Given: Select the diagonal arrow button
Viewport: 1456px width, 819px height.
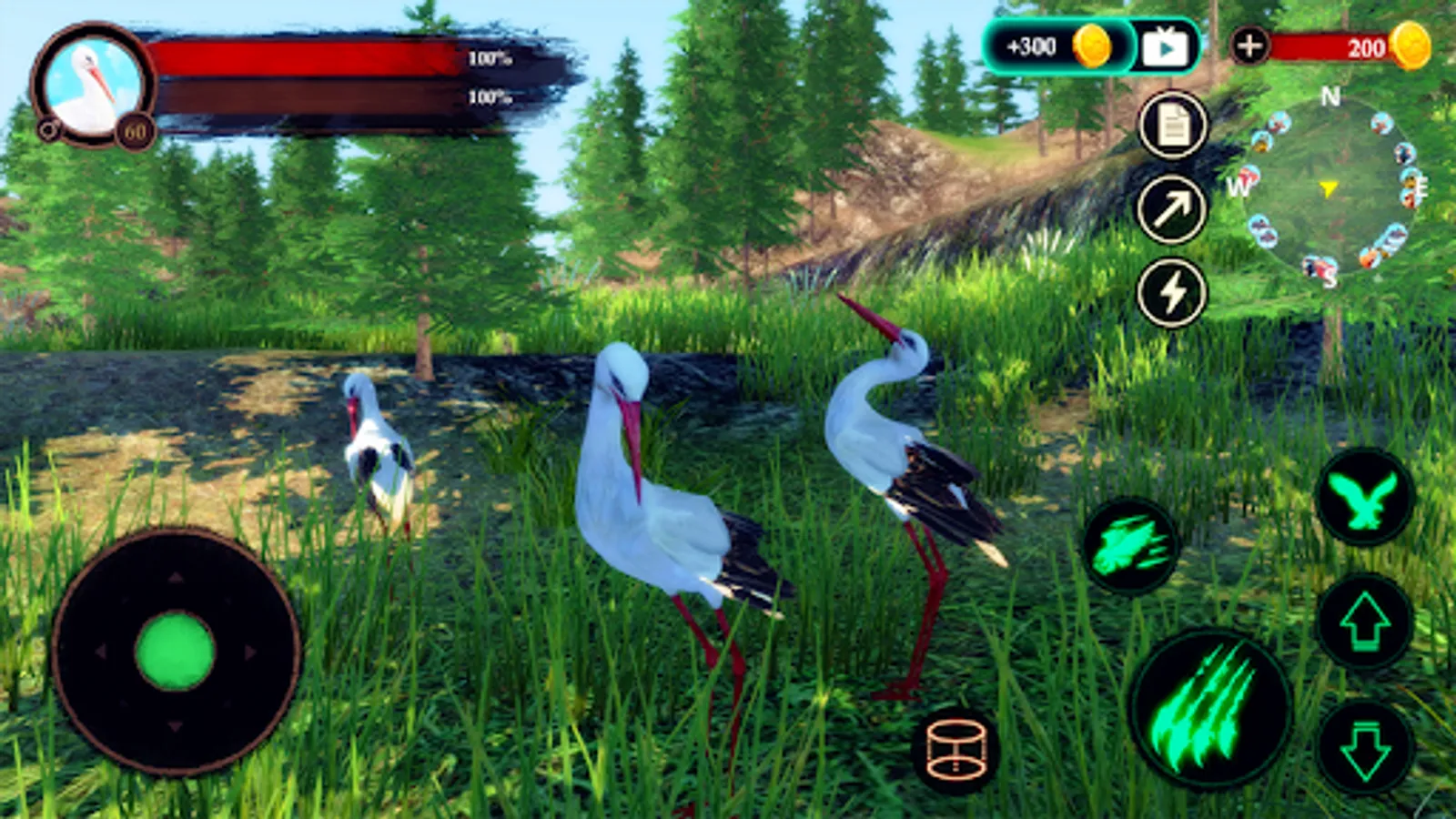Looking at the screenshot, I should click(x=1172, y=209).
